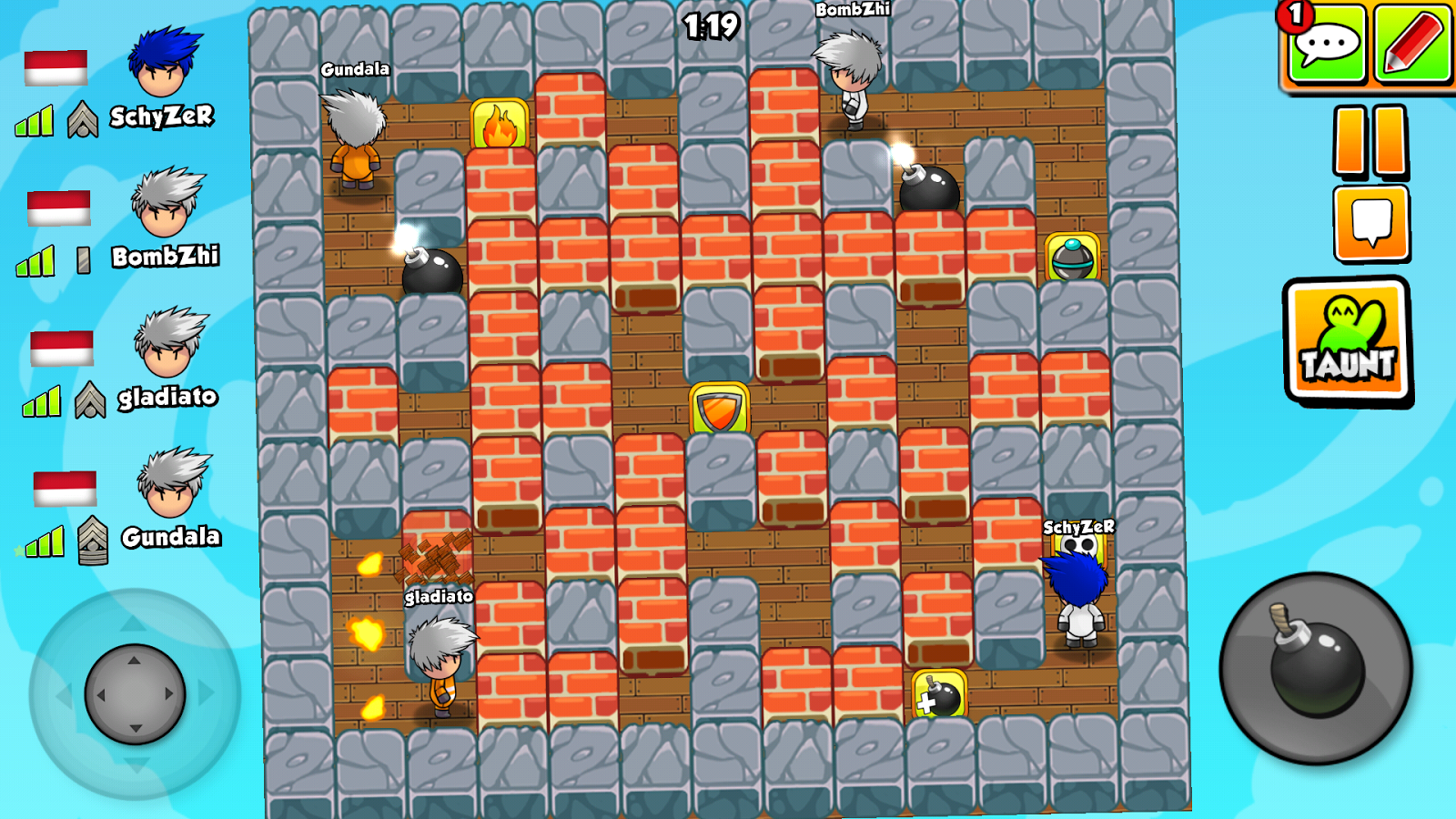This screenshot has height=819, width=1456.
Task: Collect the flame power-up on the board
Action: pyautogui.click(x=499, y=123)
